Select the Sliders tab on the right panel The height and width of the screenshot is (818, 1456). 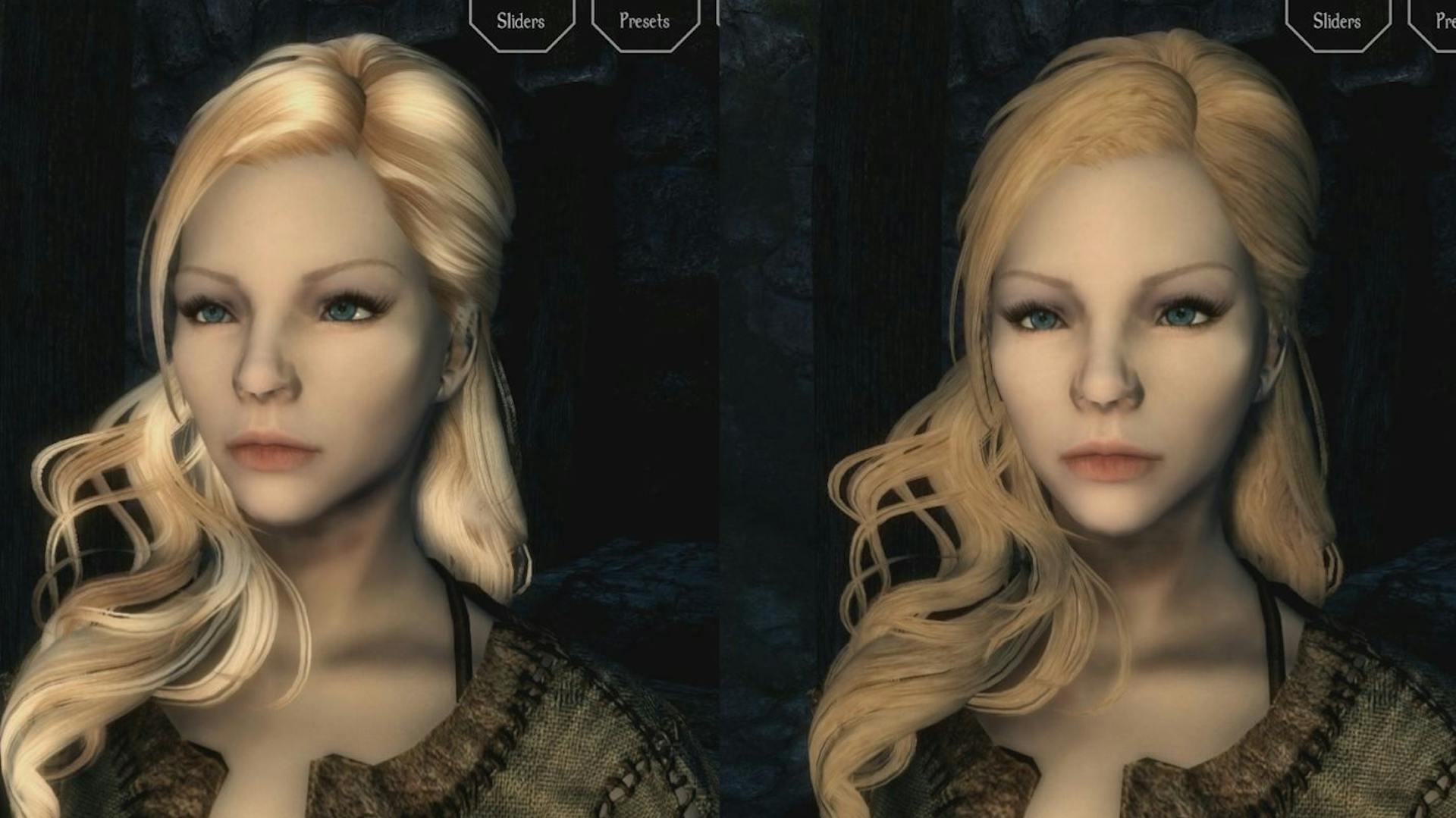tap(1336, 21)
